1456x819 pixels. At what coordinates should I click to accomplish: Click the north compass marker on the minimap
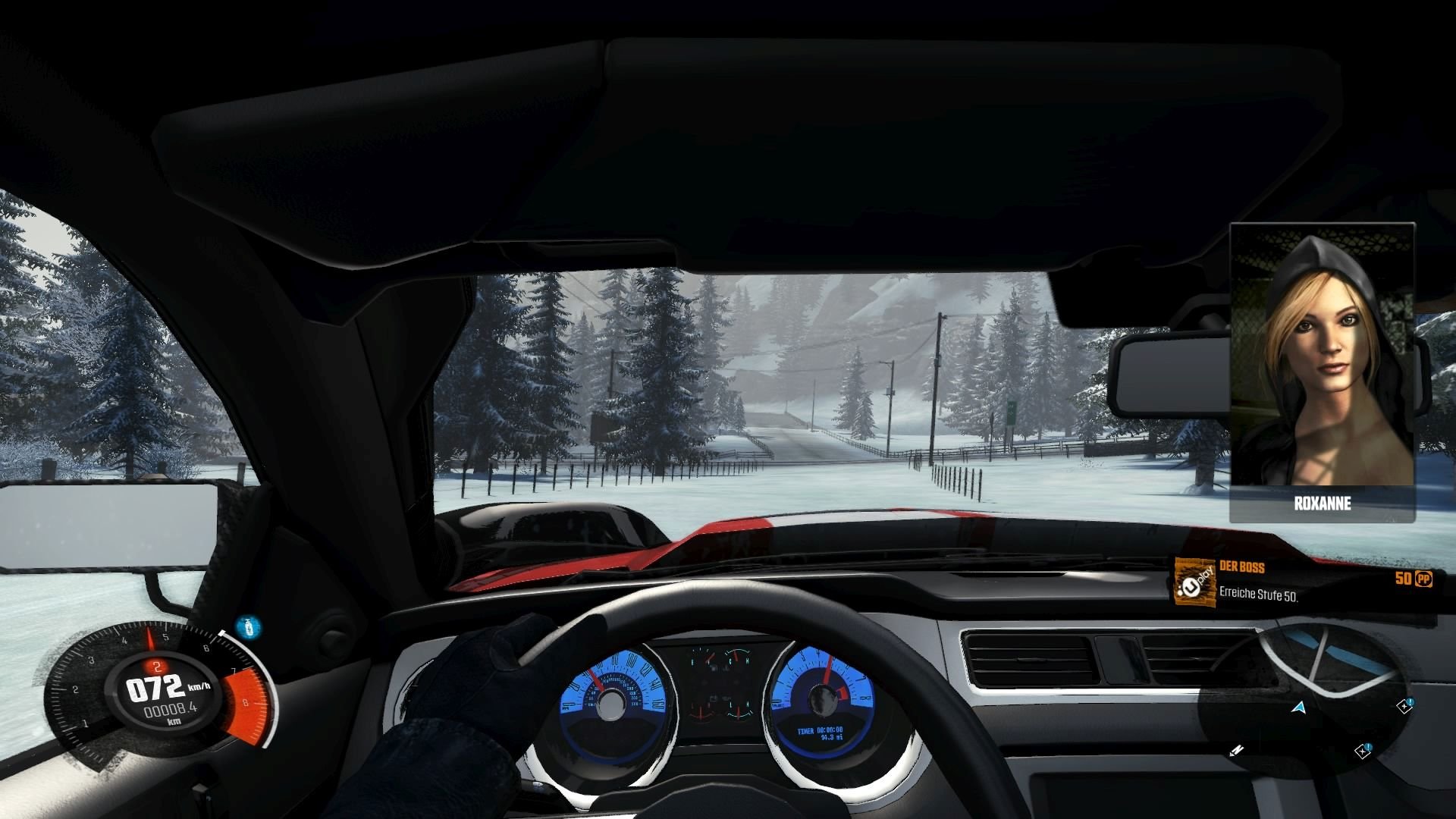[1236, 751]
